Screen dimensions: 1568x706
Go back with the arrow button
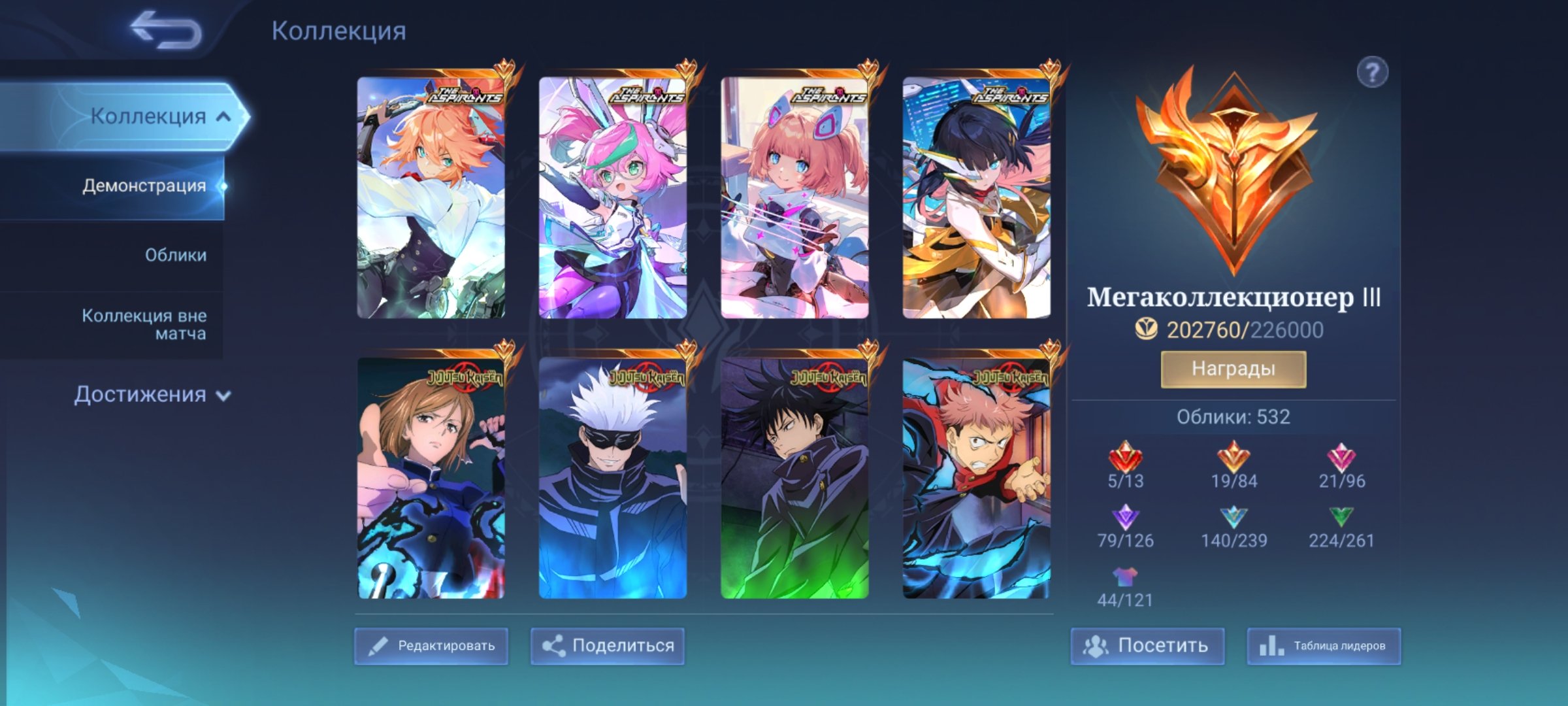166,30
